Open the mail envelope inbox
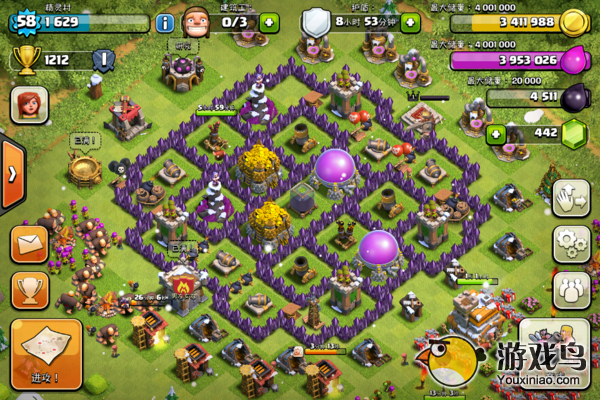Viewport: 600px width, 400px height. pos(30,243)
